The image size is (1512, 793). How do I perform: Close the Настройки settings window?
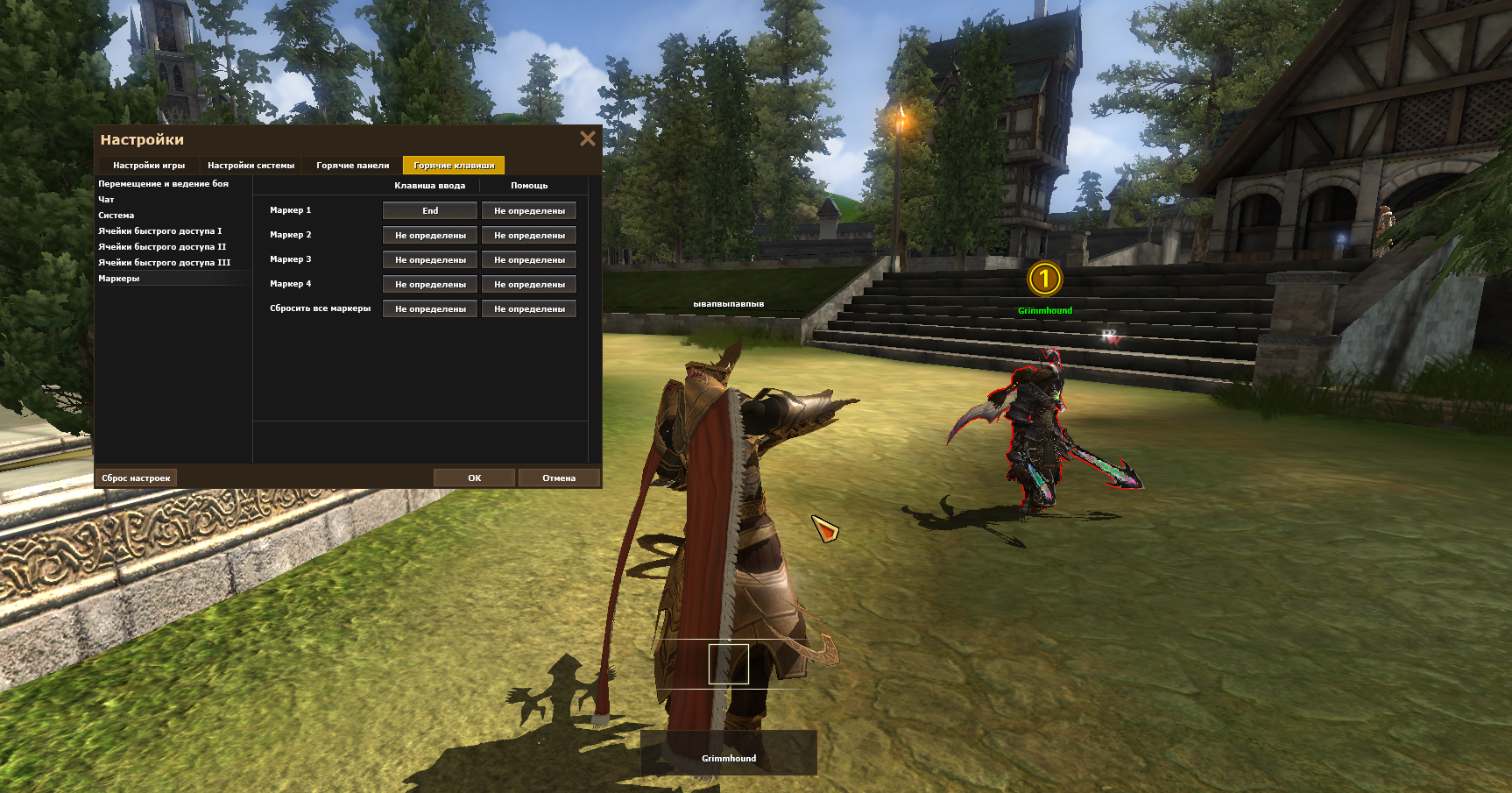(x=587, y=138)
